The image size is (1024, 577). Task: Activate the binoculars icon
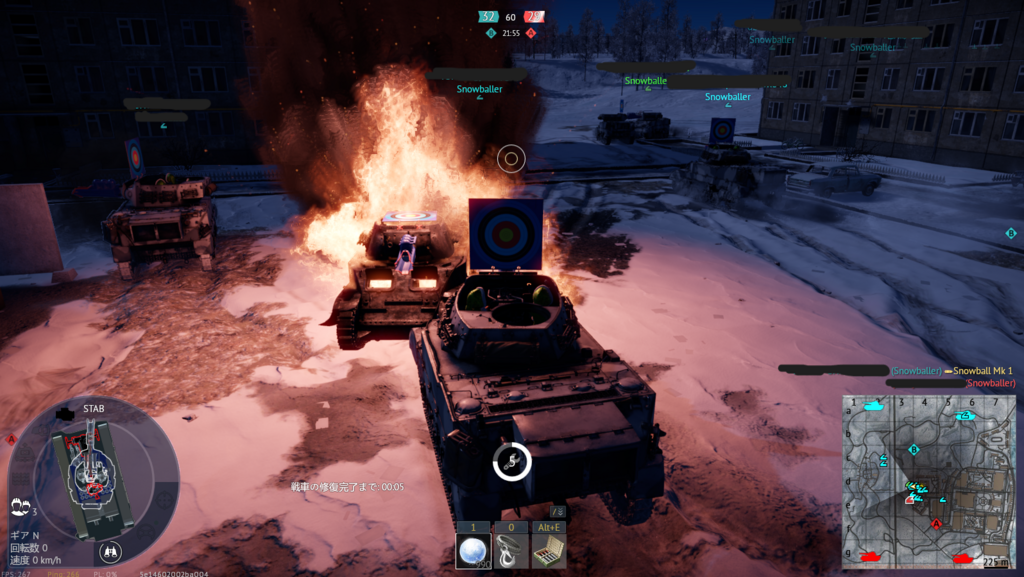[110, 550]
